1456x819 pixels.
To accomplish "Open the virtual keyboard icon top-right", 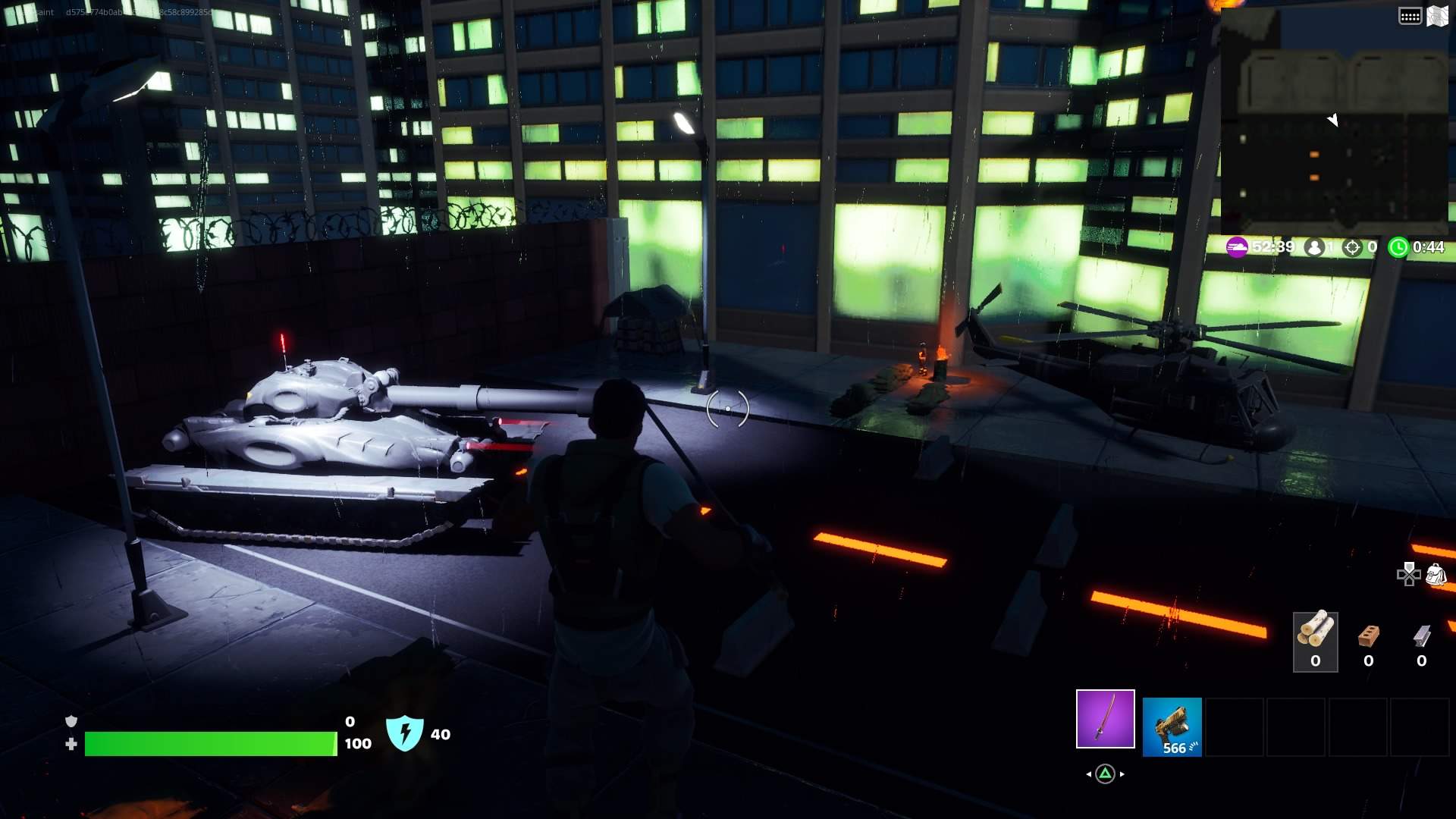I will 1410,15.
